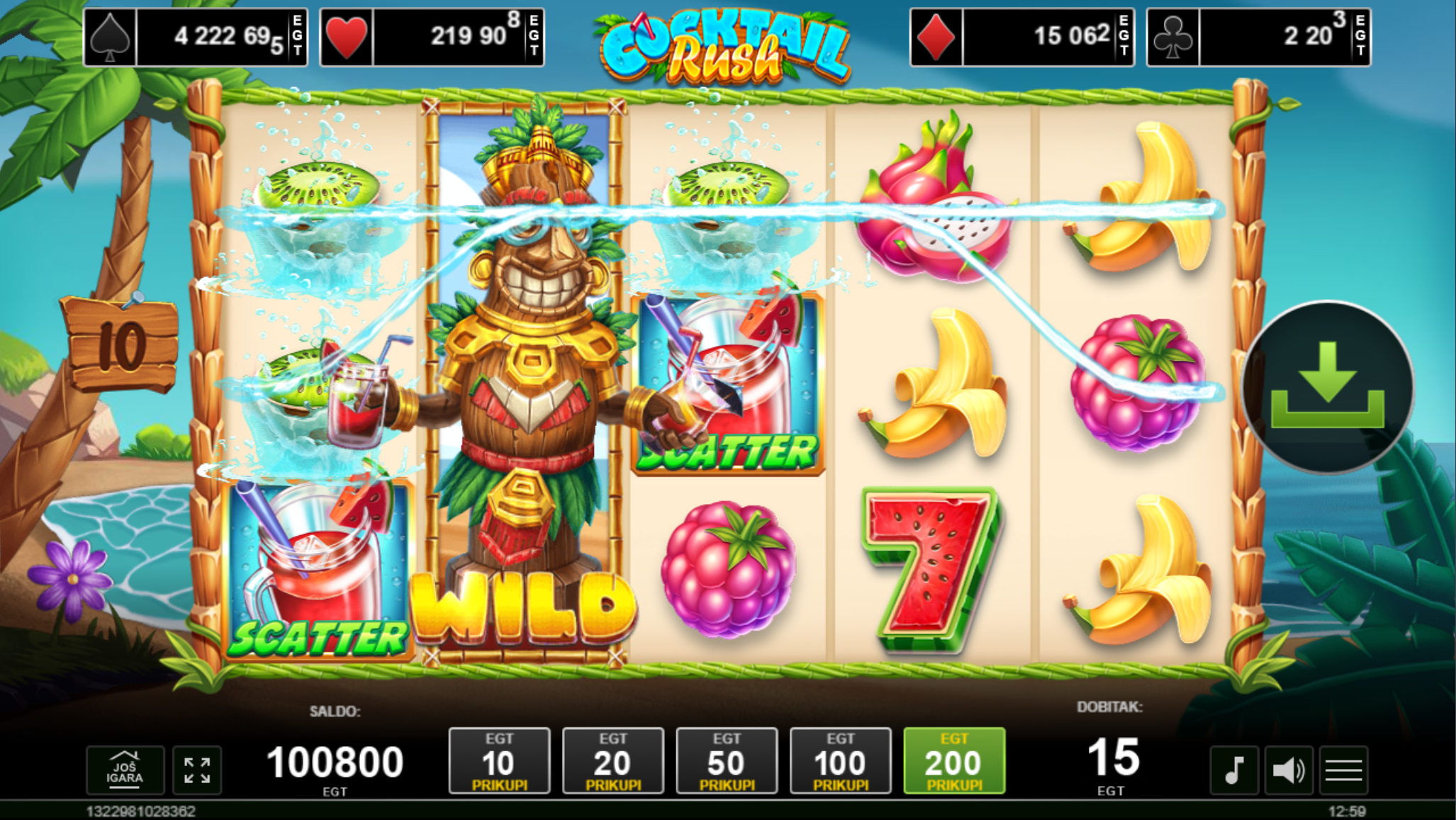Screen dimensions: 1456x820
Task: Check the club jackpot panel
Action: click(x=1258, y=37)
